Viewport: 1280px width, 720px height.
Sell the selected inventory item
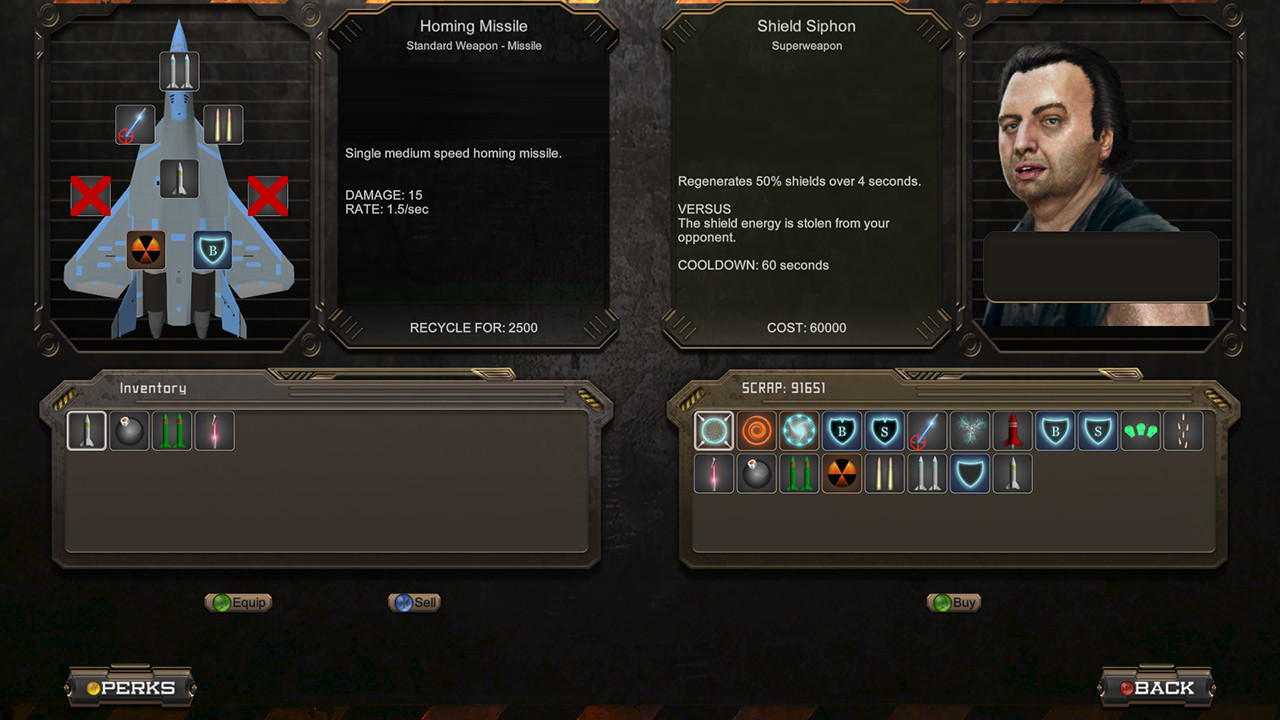point(415,602)
